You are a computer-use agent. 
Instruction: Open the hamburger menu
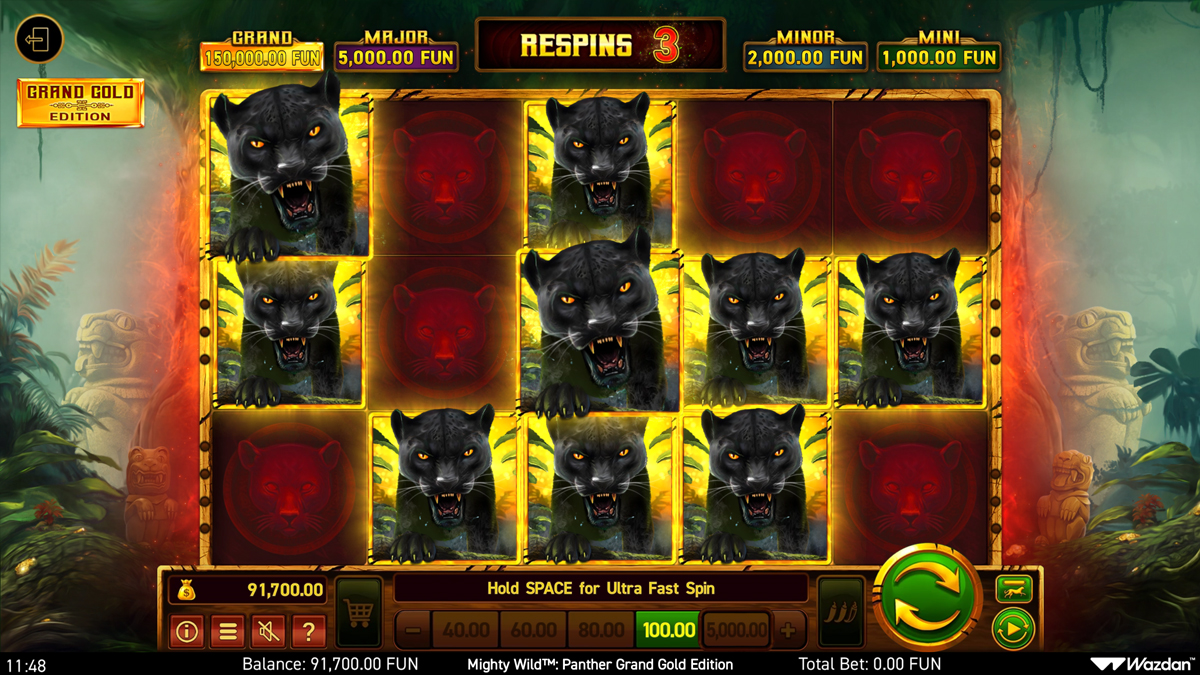point(227,631)
